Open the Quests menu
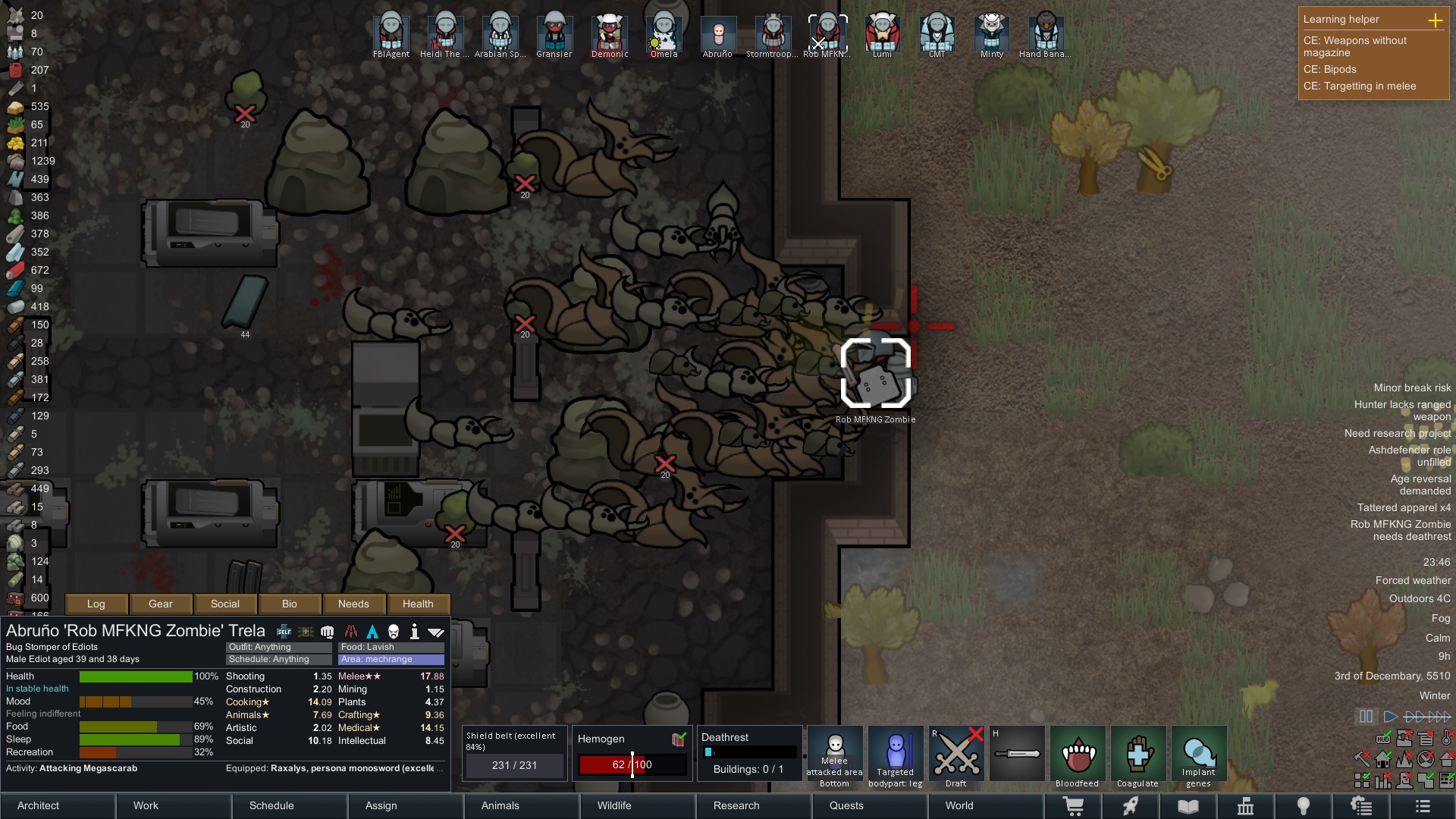 coord(846,805)
